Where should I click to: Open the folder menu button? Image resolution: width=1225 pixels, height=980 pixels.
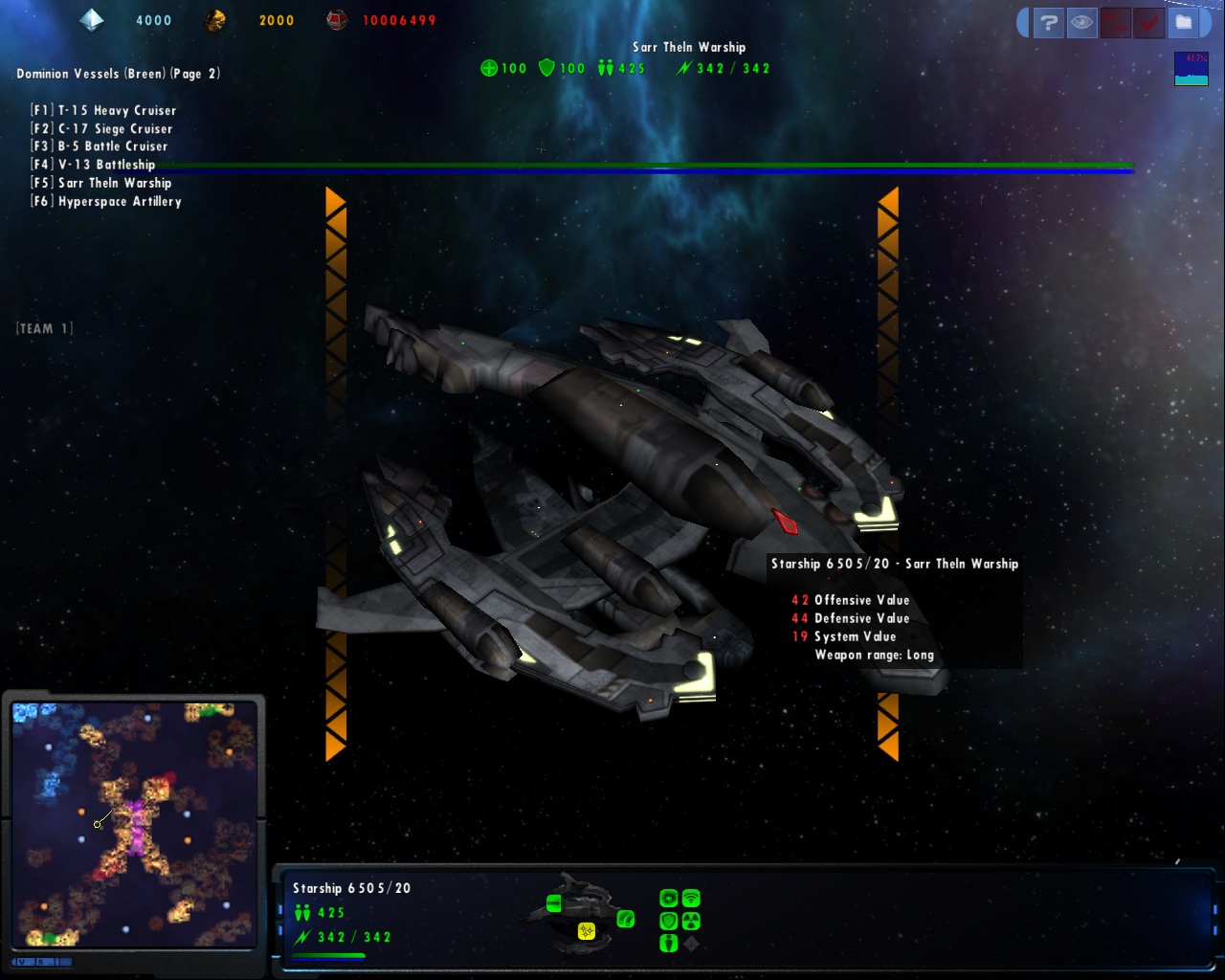click(1184, 23)
